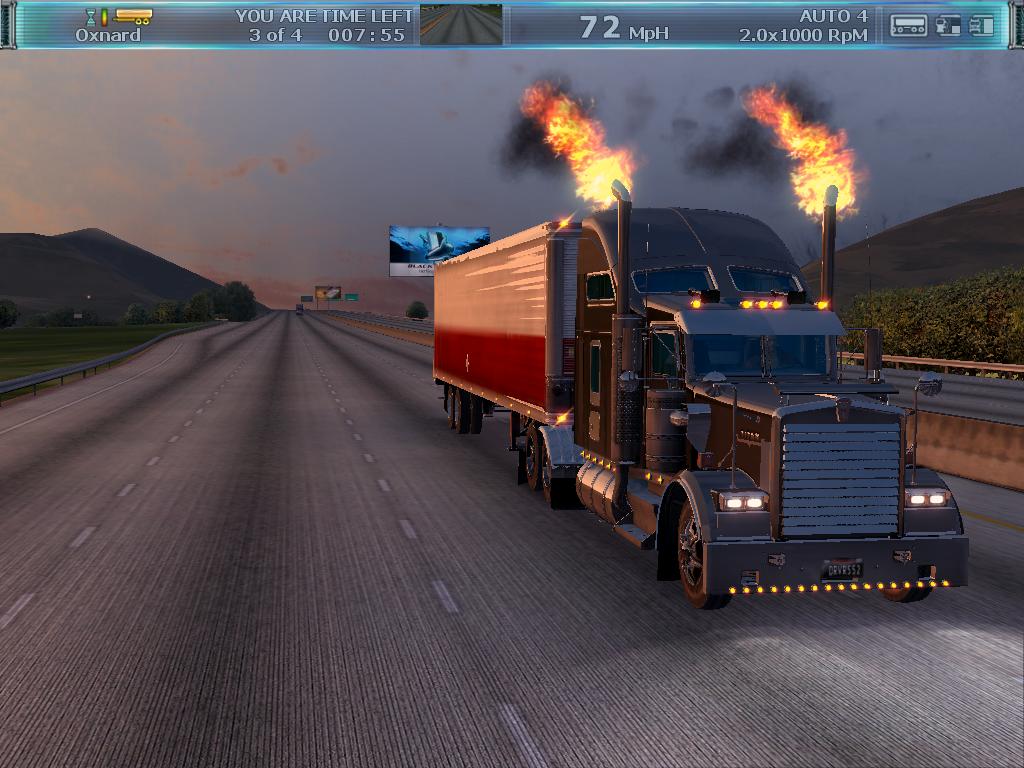This screenshot has width=1024, height=768.
Task: Select the rear-view mirror thumbnail
Action: tap(461, 25)
